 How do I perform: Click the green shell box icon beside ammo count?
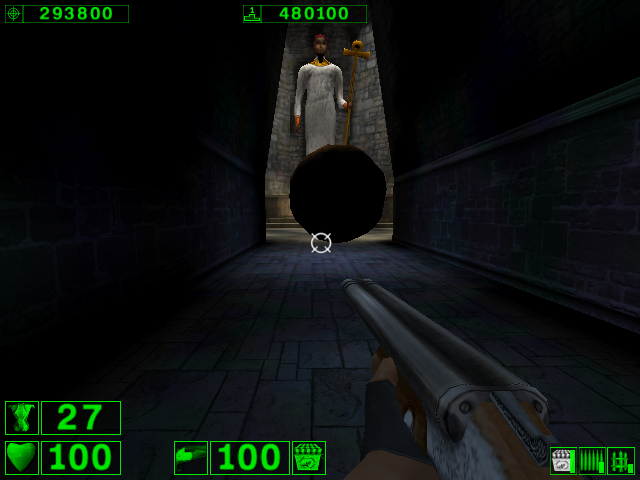[x=309, y=458]
